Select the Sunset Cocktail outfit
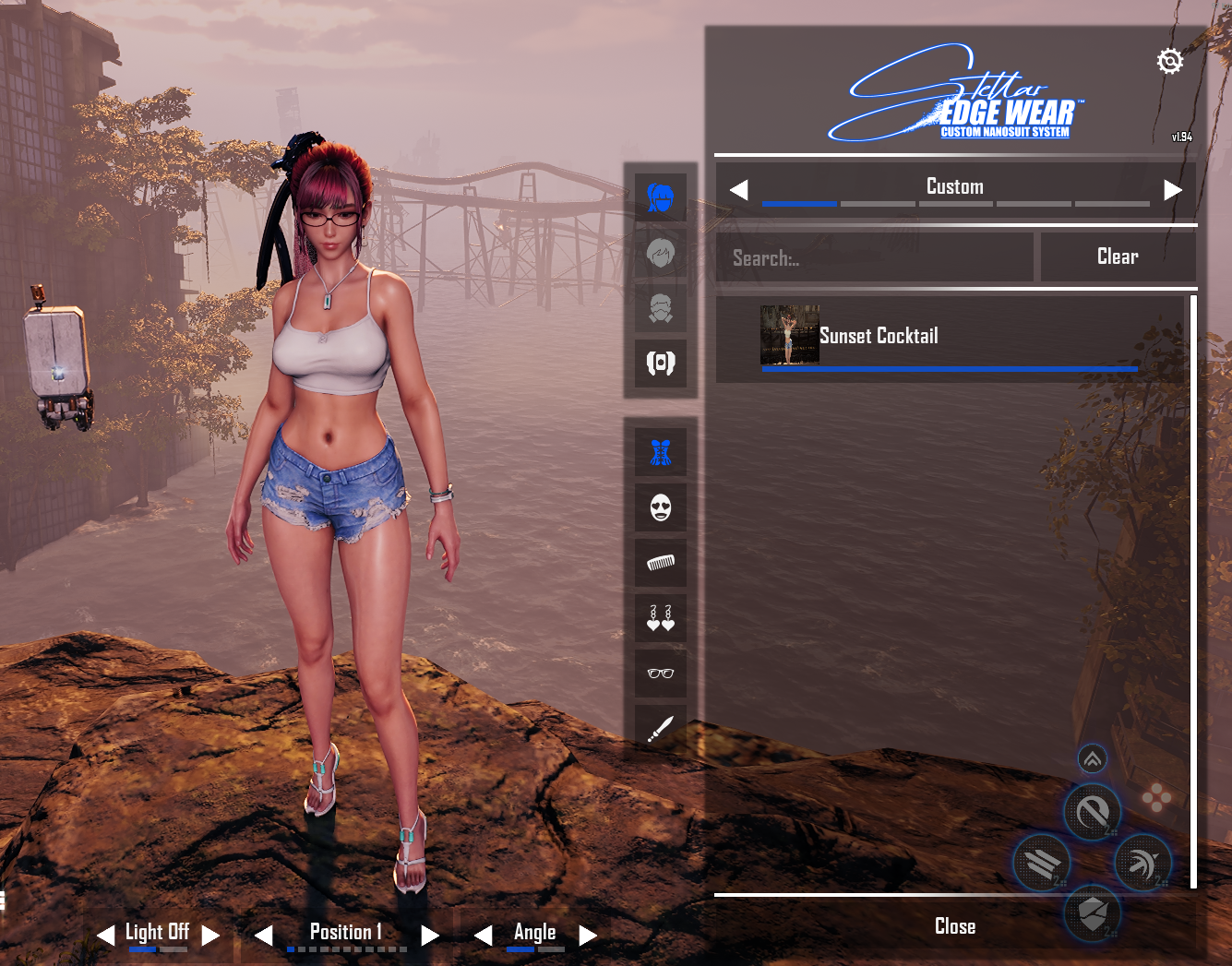This screenshot has height=966, width=1232. point(949,337)
